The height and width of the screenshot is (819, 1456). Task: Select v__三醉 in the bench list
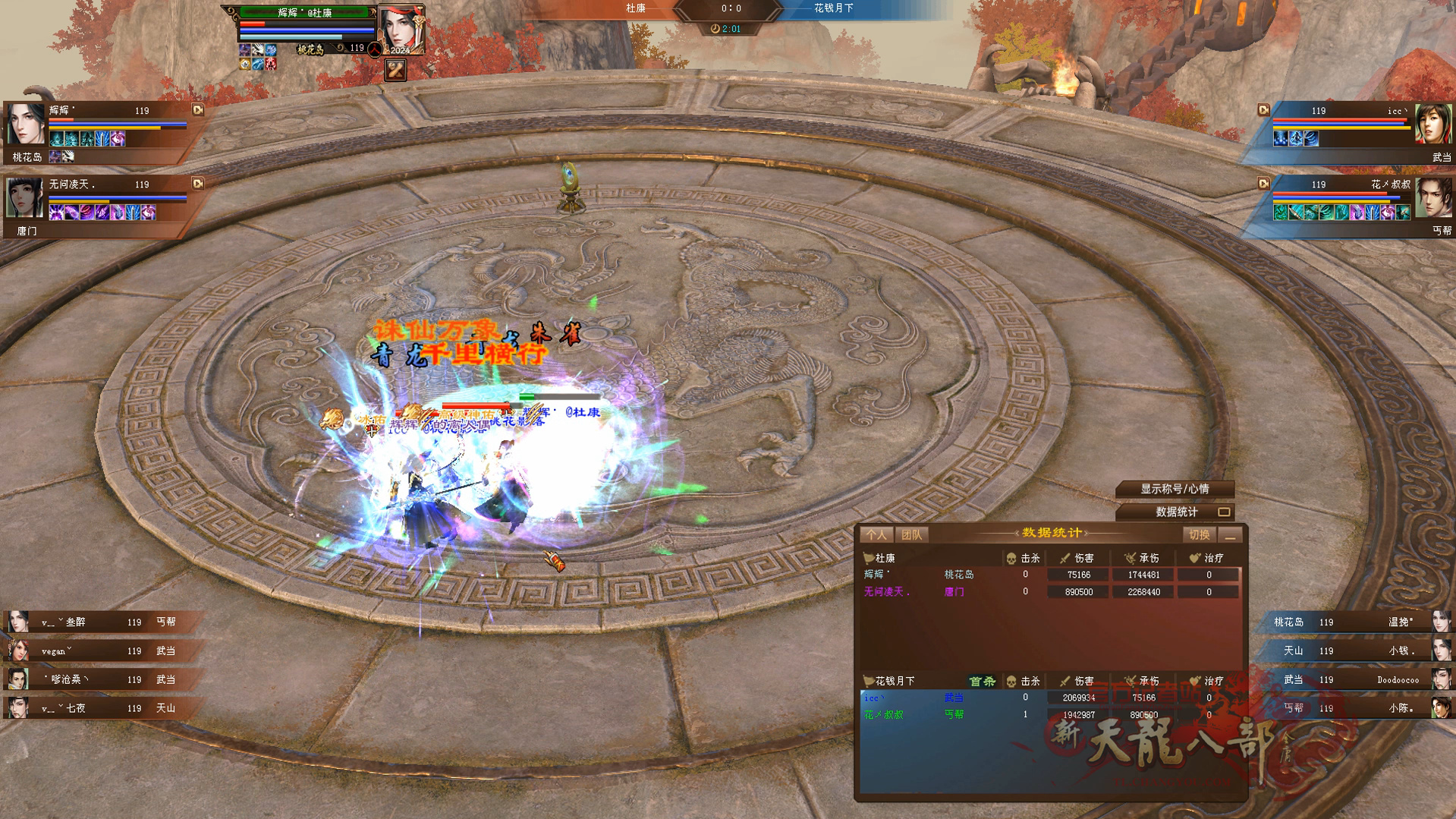click(x=99, y=622)
